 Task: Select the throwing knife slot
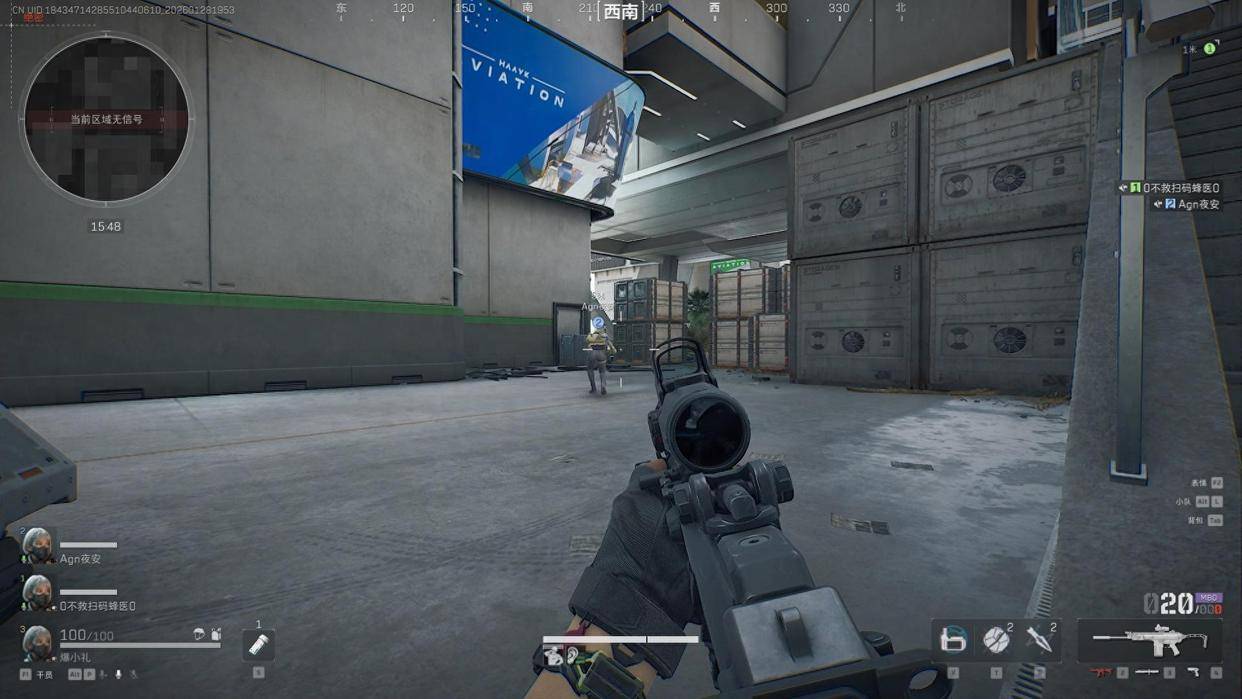tap(1039, 640)
